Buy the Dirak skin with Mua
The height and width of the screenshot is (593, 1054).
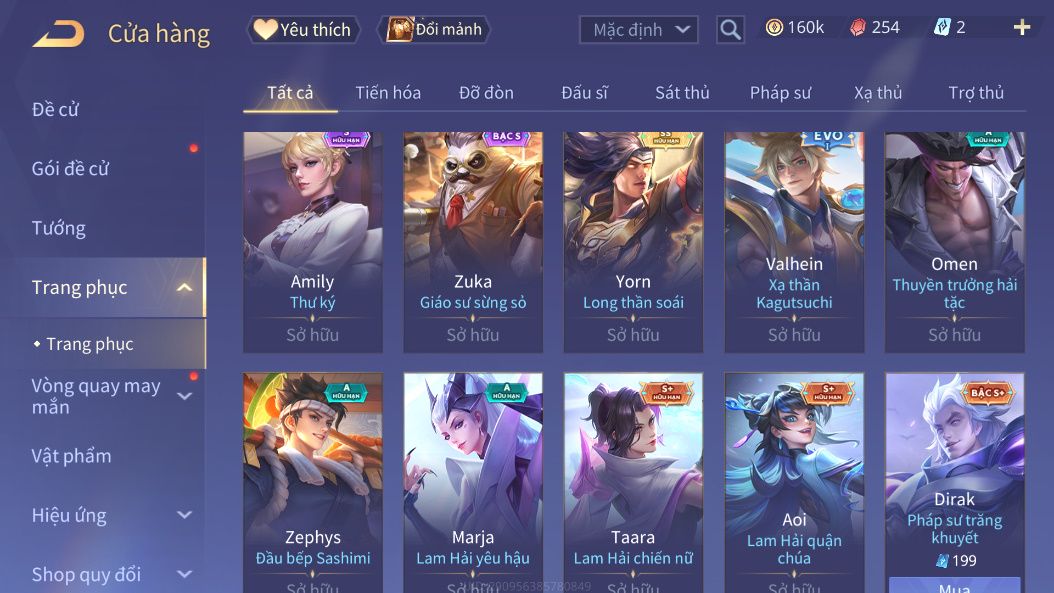(x=954, y=586)
